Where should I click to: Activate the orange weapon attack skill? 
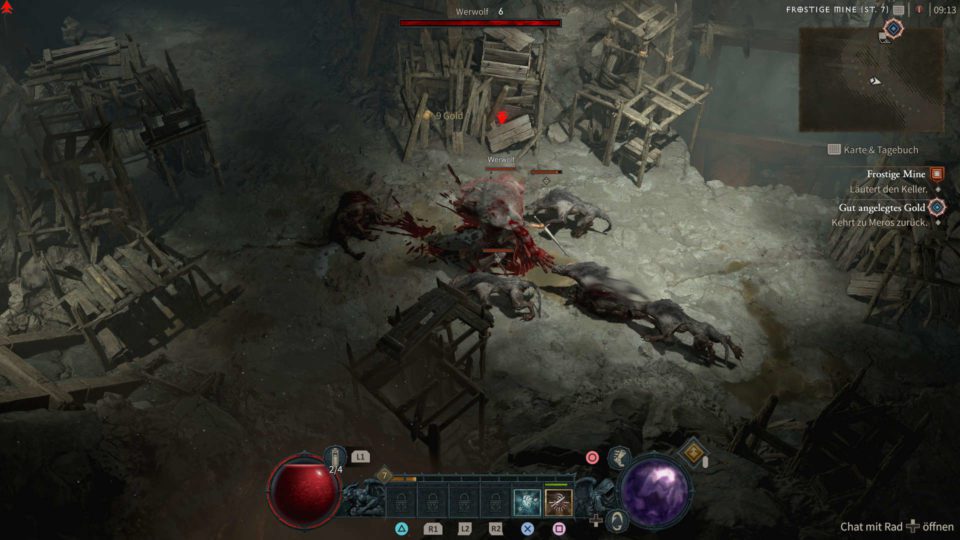tap(558, 502)
